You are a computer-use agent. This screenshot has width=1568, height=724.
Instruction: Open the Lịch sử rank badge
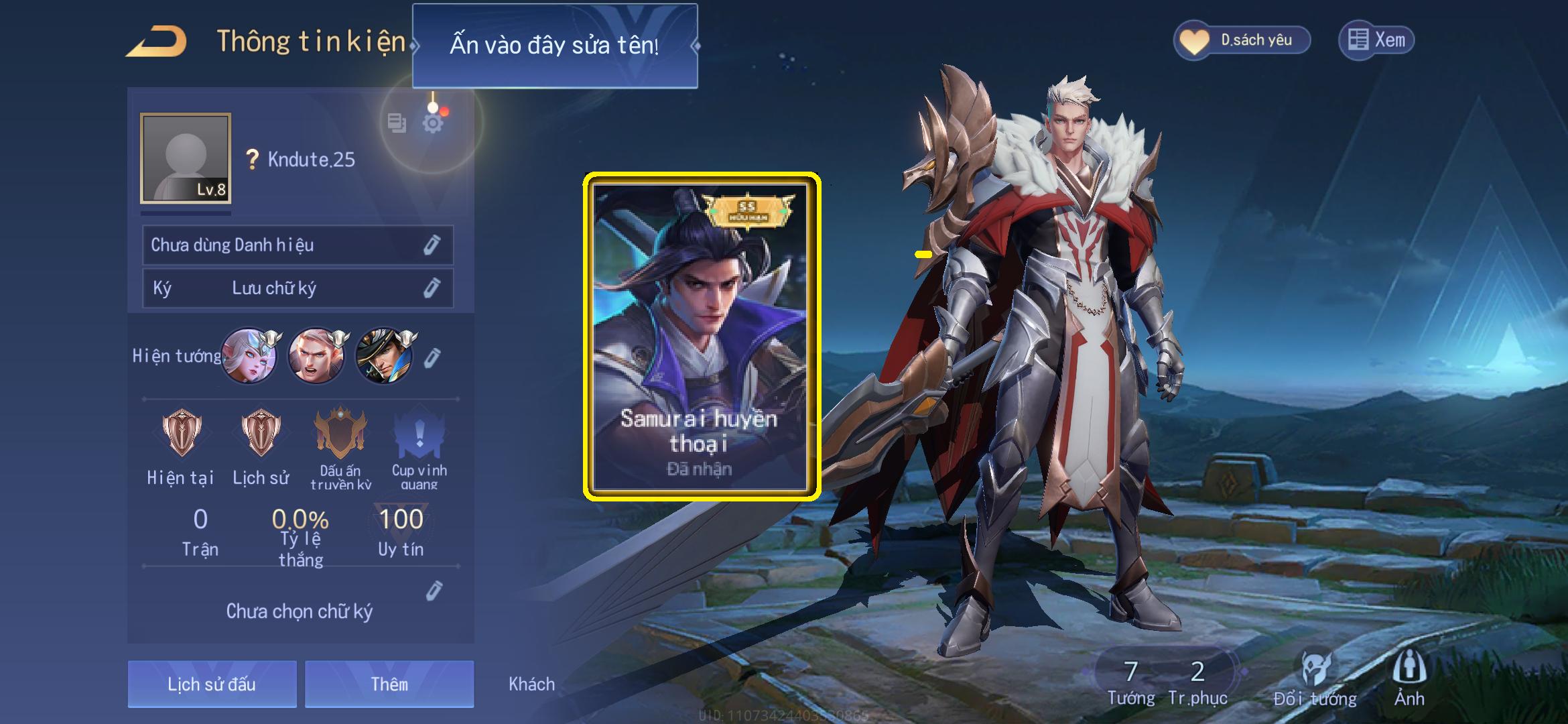coord(261,434)
